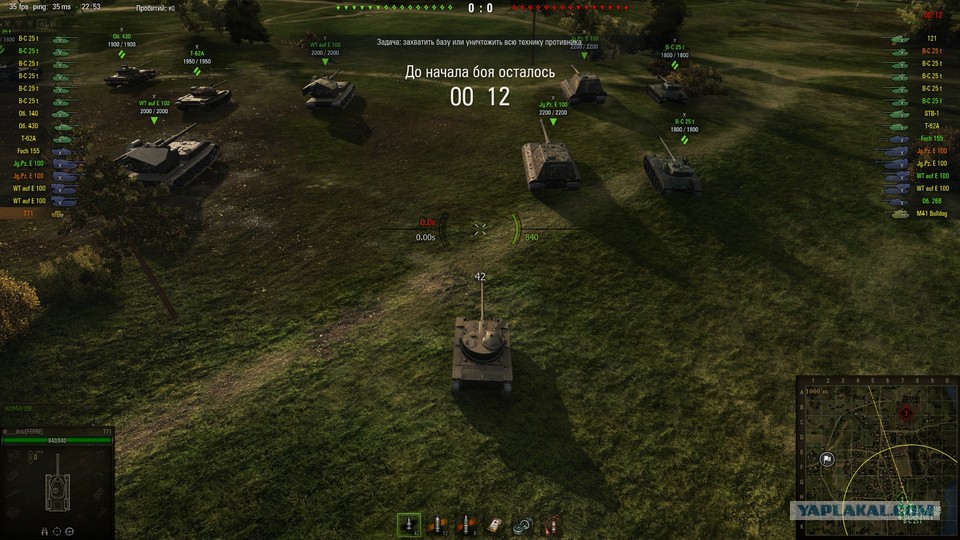Activate the gear wheels consumable

[x=521, y=524]
